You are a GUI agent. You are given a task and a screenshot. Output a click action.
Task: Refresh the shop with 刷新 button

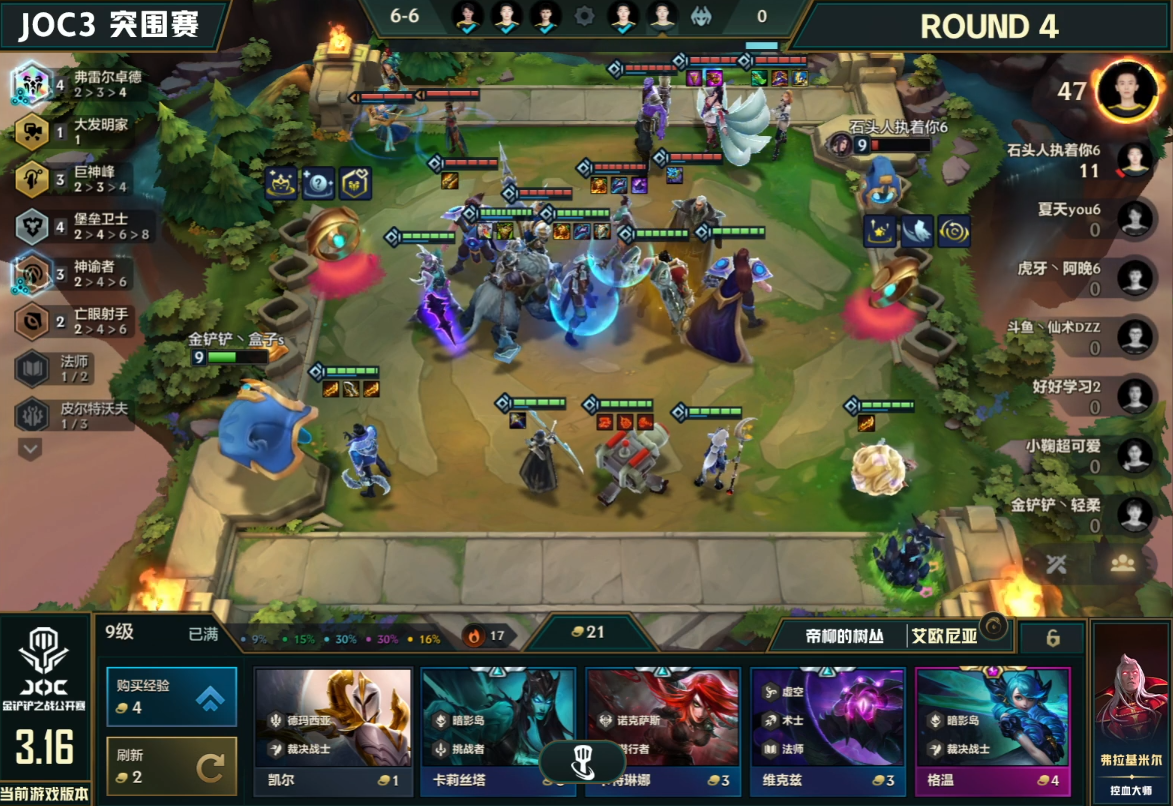pos(172,766)
